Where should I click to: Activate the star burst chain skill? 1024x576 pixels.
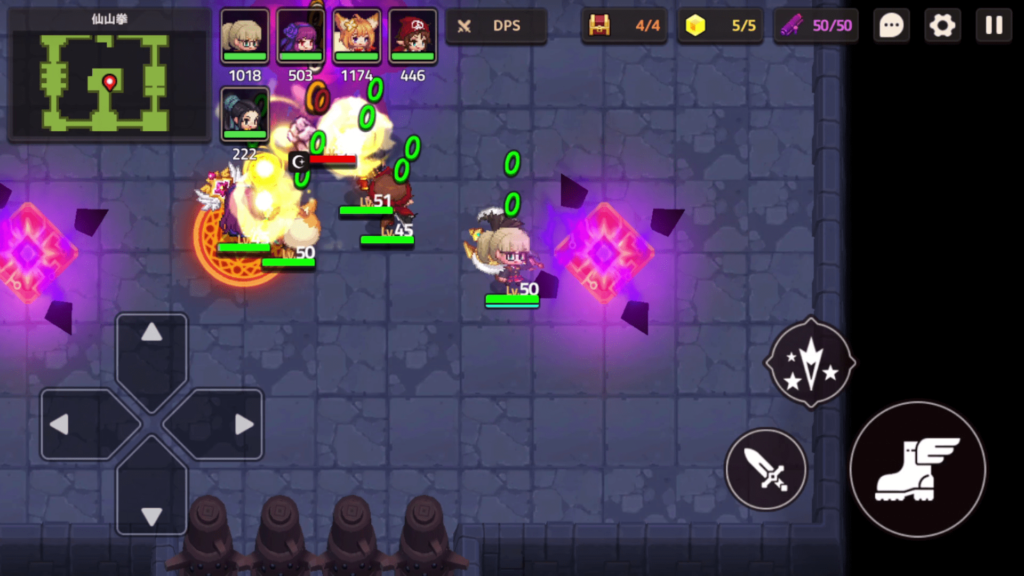point(810,364)
